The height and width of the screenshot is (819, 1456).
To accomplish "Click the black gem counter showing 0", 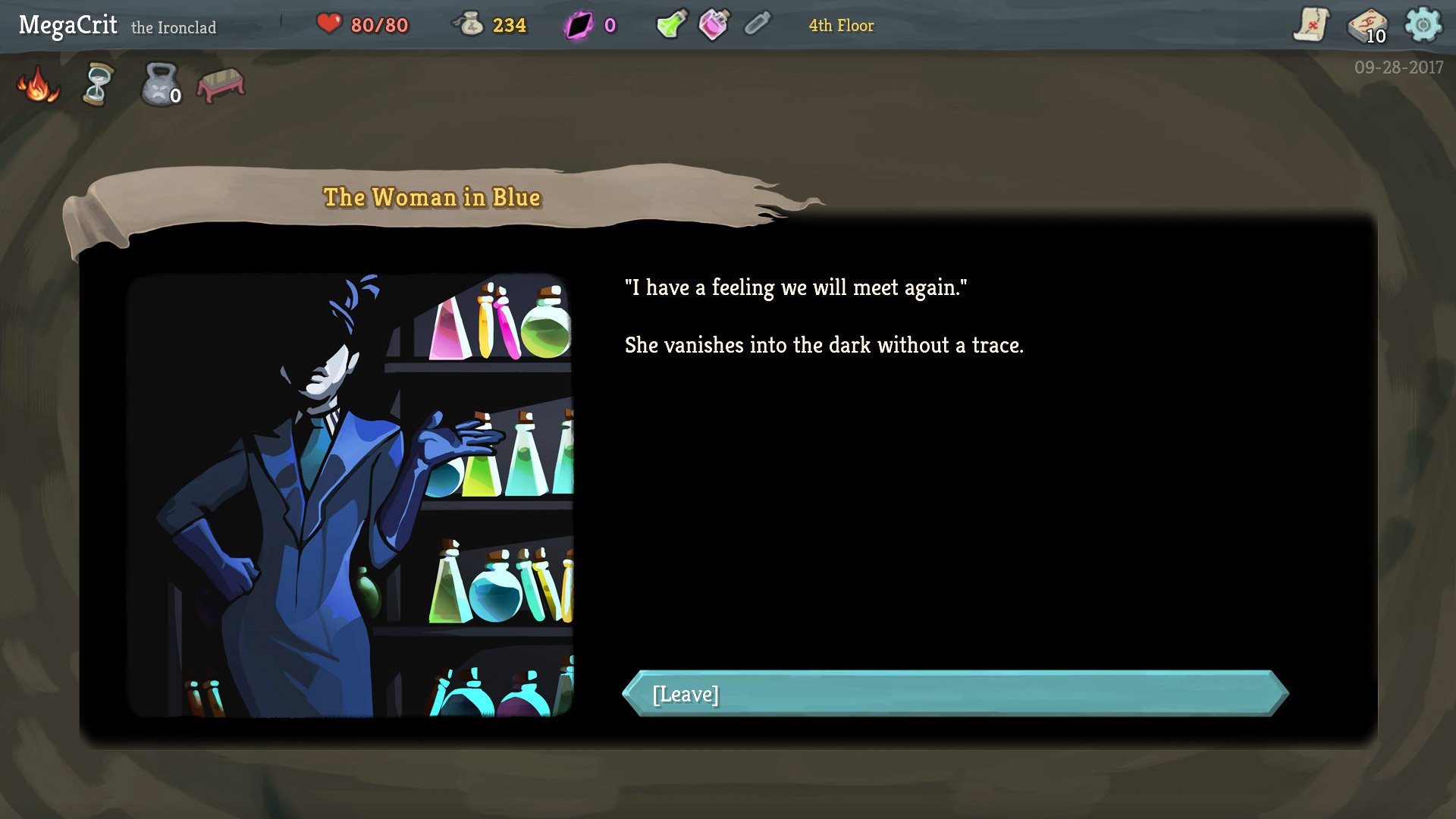I will tap(591, 24).
